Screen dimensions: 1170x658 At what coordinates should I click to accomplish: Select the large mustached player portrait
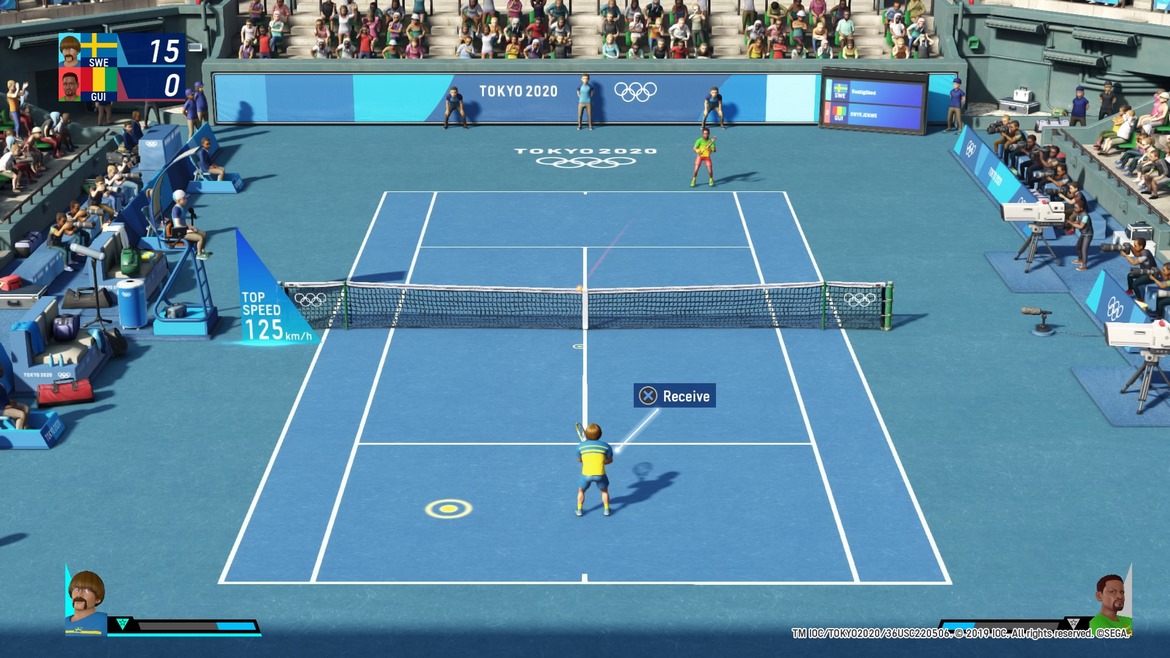[x=86, y=603]
